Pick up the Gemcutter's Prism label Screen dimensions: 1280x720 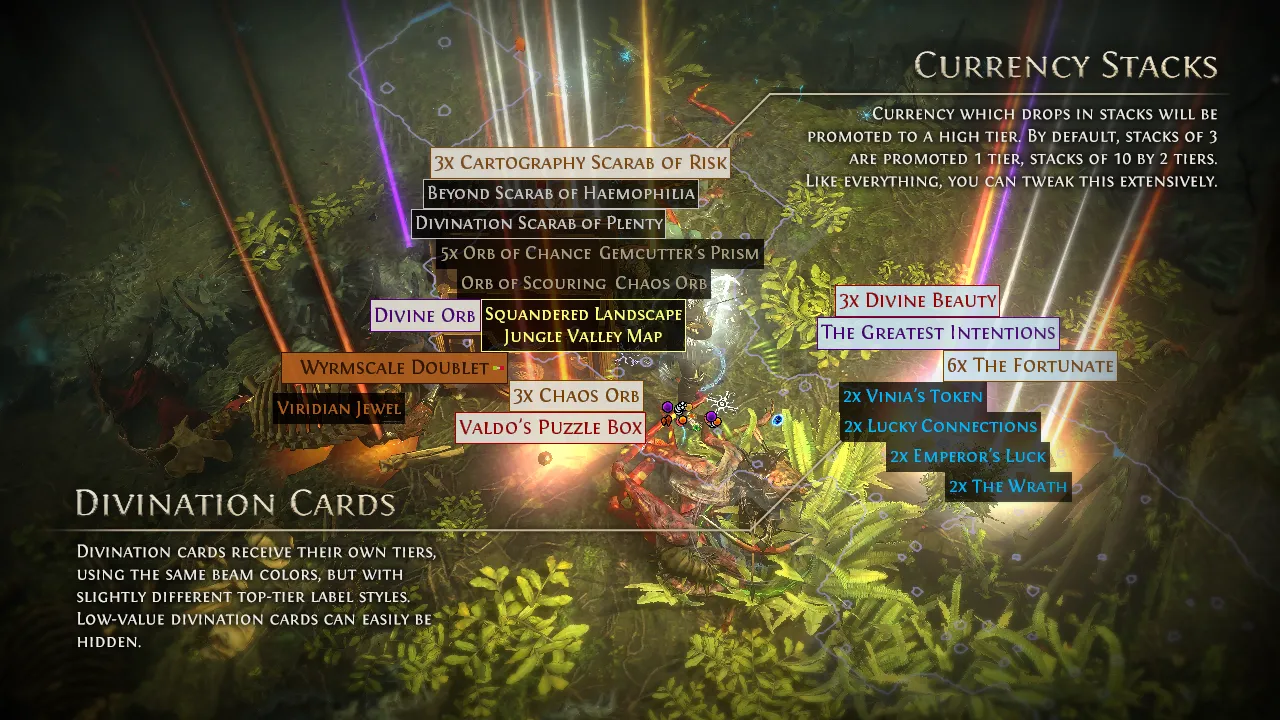(x=679, y=253)
